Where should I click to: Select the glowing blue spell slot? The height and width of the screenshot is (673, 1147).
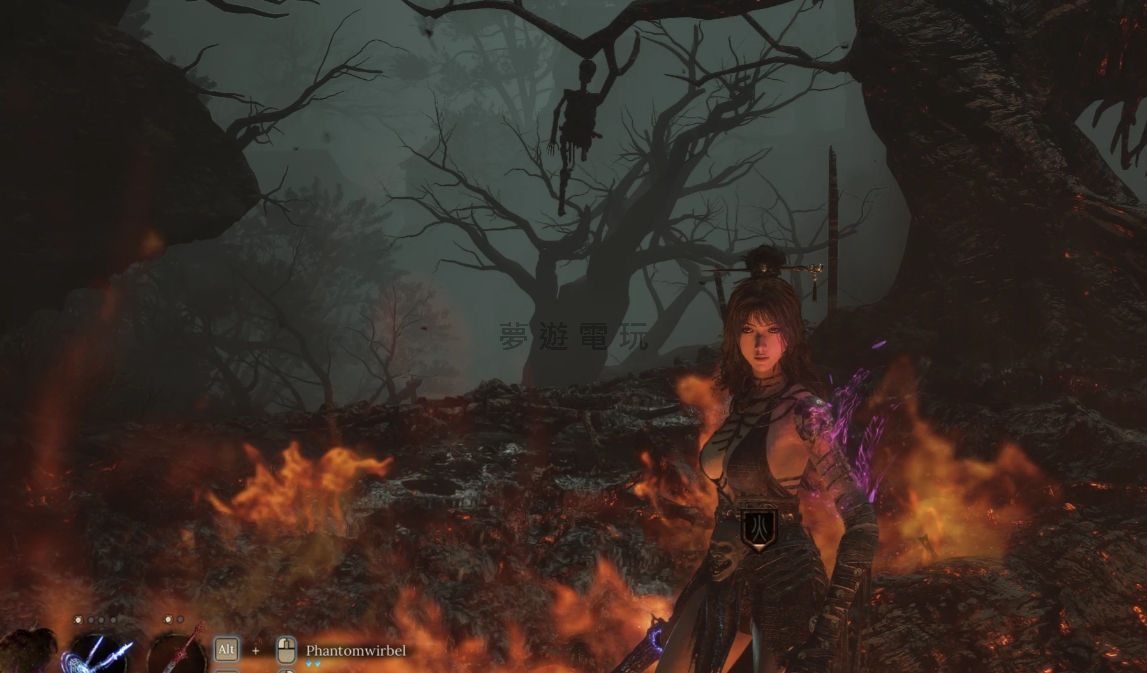96,655
